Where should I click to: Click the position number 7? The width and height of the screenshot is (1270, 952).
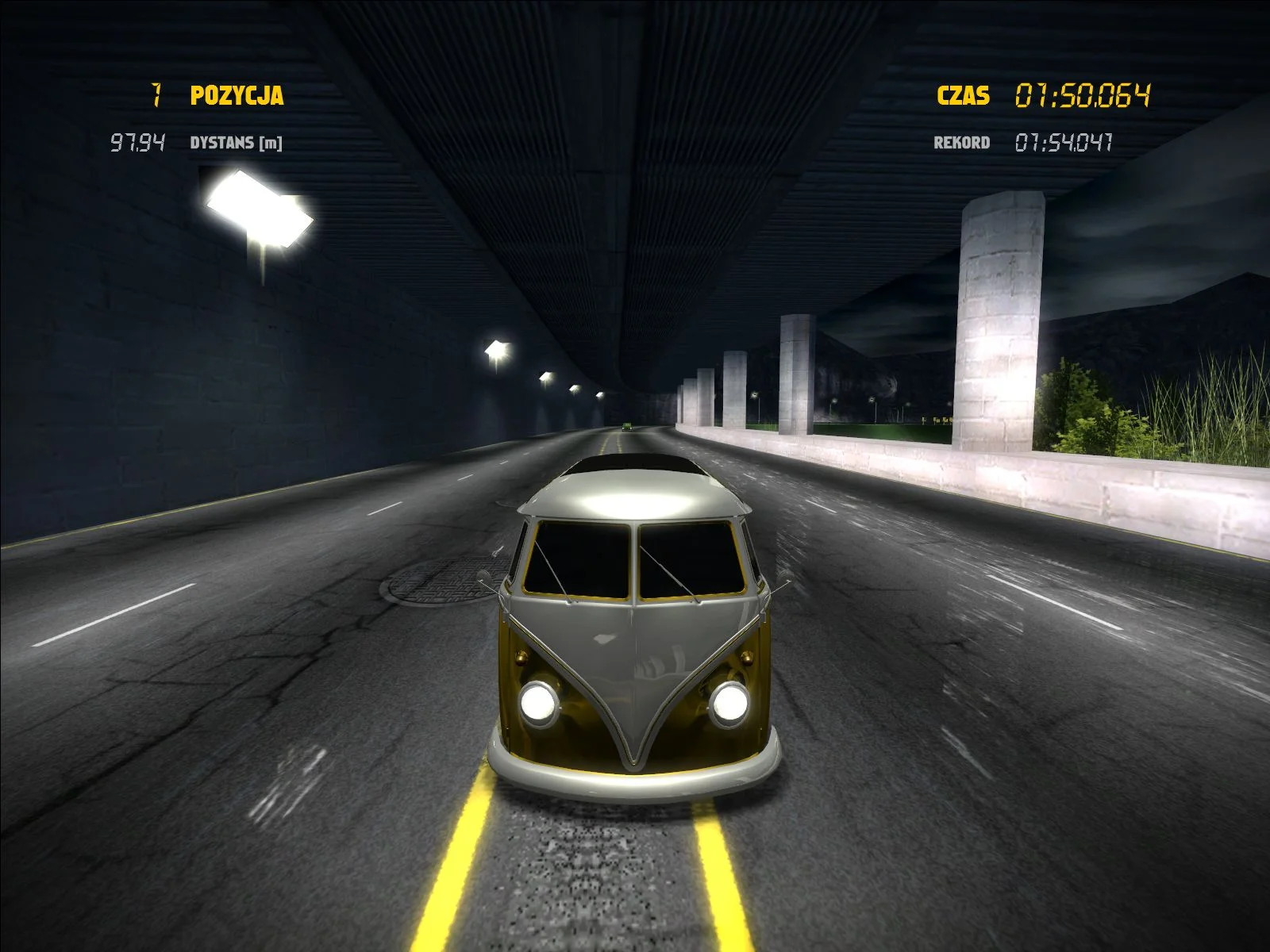(x=156, y=96)
